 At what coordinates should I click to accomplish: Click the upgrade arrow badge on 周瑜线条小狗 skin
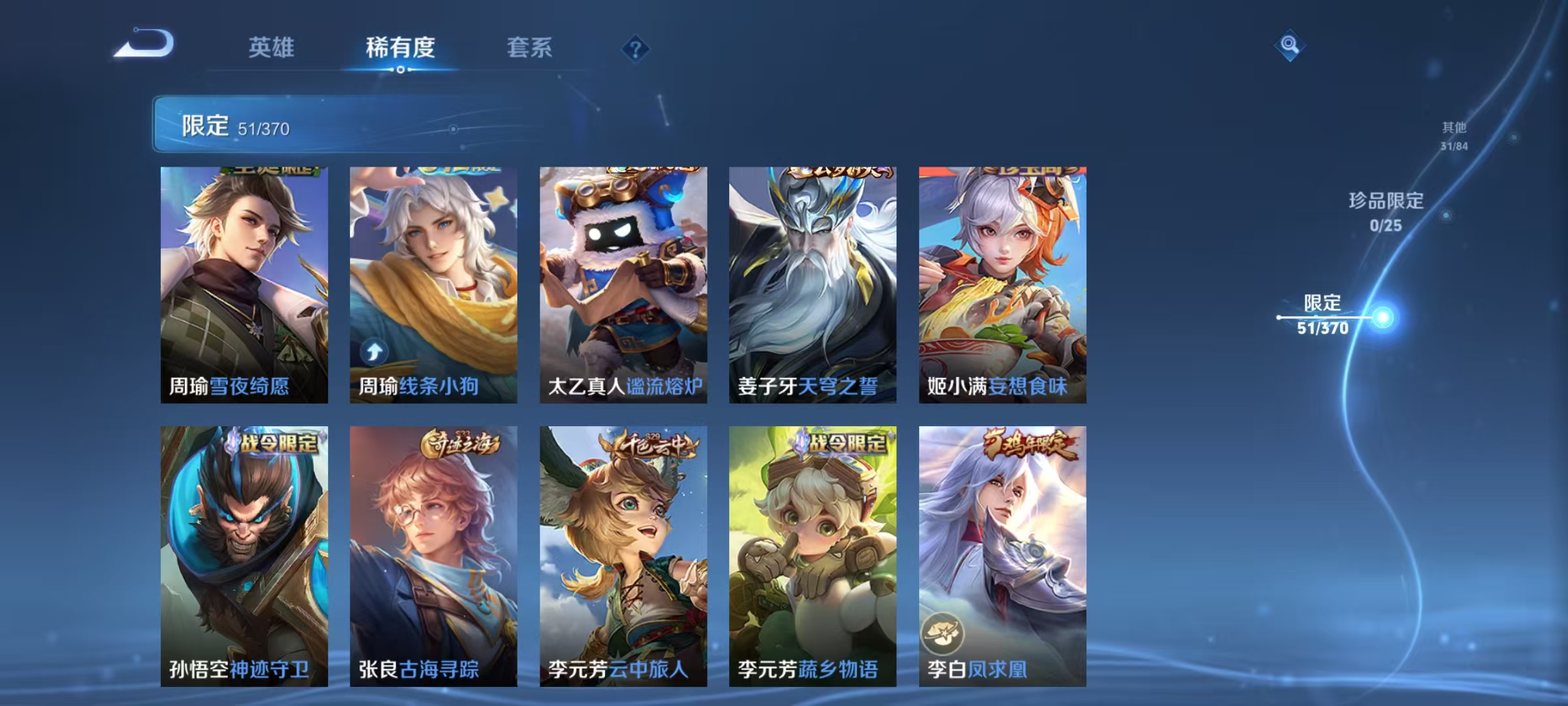(373, 352)
